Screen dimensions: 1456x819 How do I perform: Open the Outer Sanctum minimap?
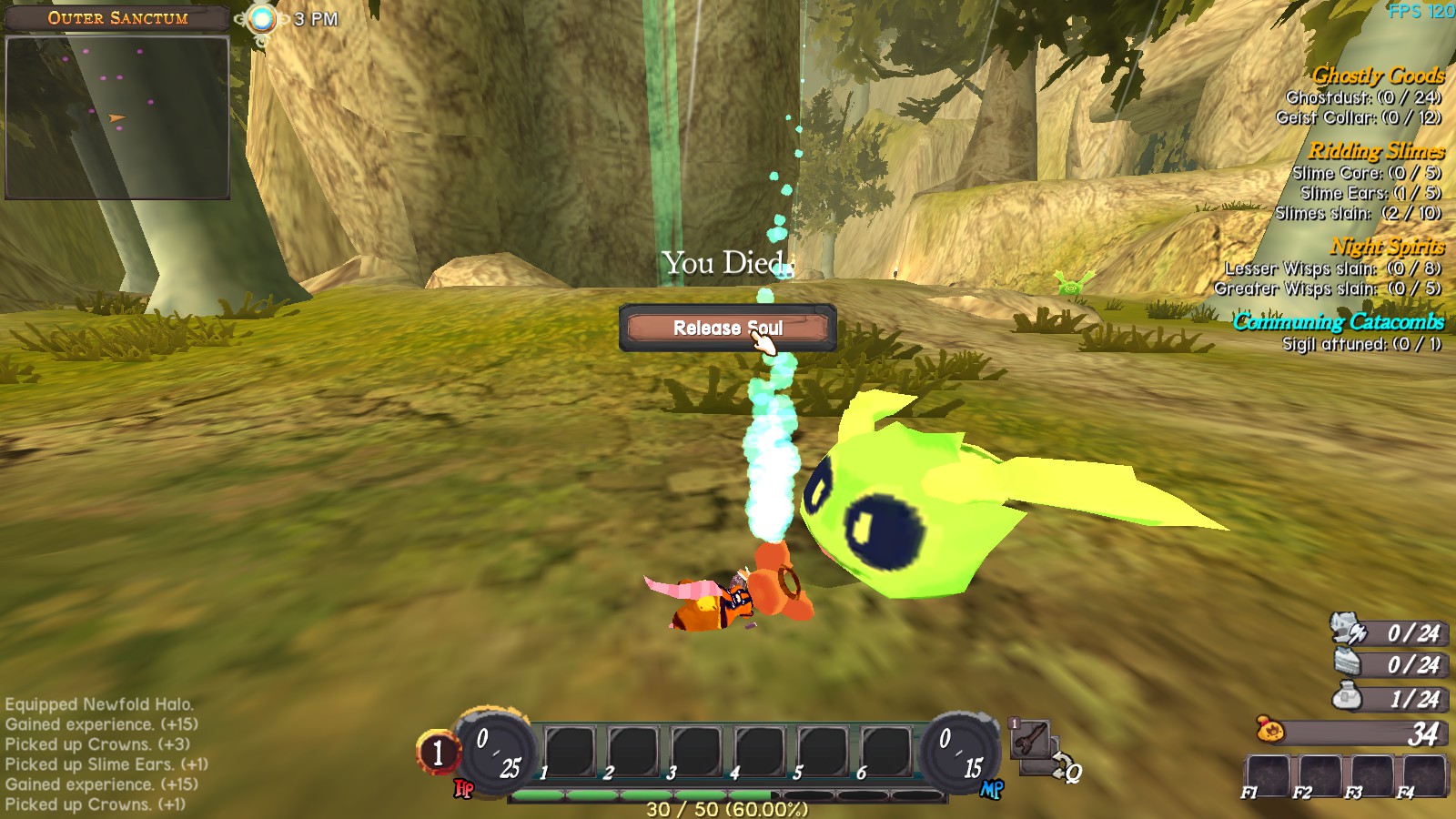[117, 117]
